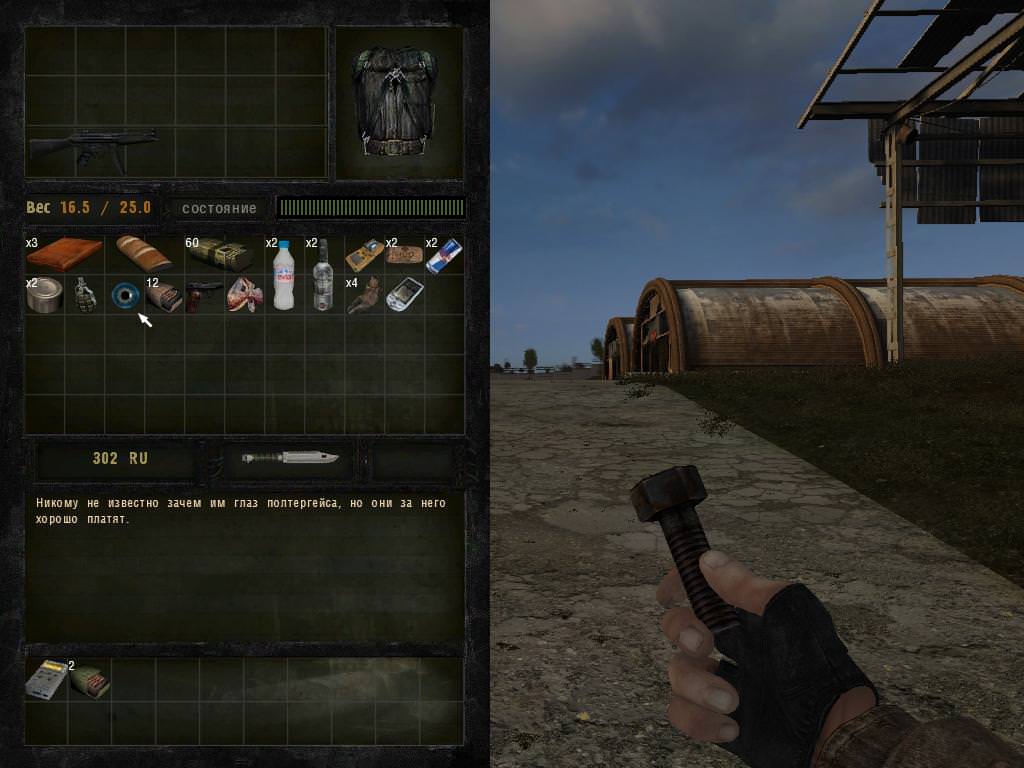Choose the PDA device item
The image size is (1024, 768).
404,295
